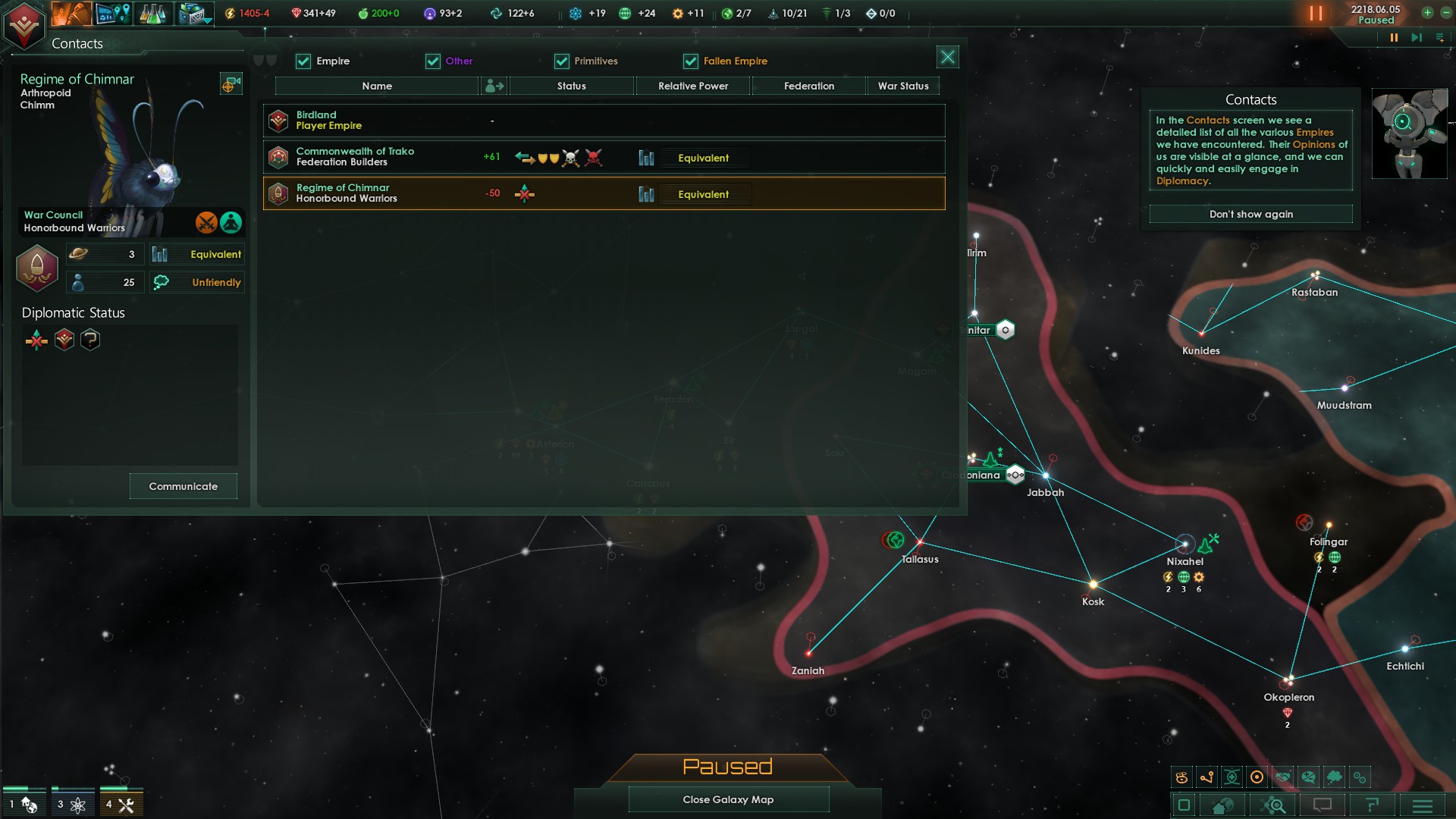1456x819 pixels.
Task: Sort by Status column header
Action: [571, 86]
